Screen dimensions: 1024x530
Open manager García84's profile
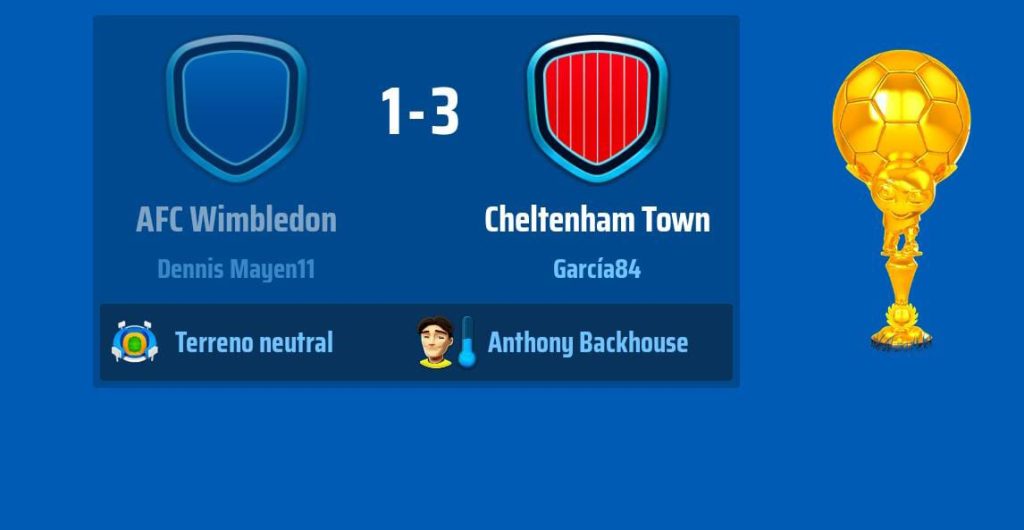(x=597, y=269)
